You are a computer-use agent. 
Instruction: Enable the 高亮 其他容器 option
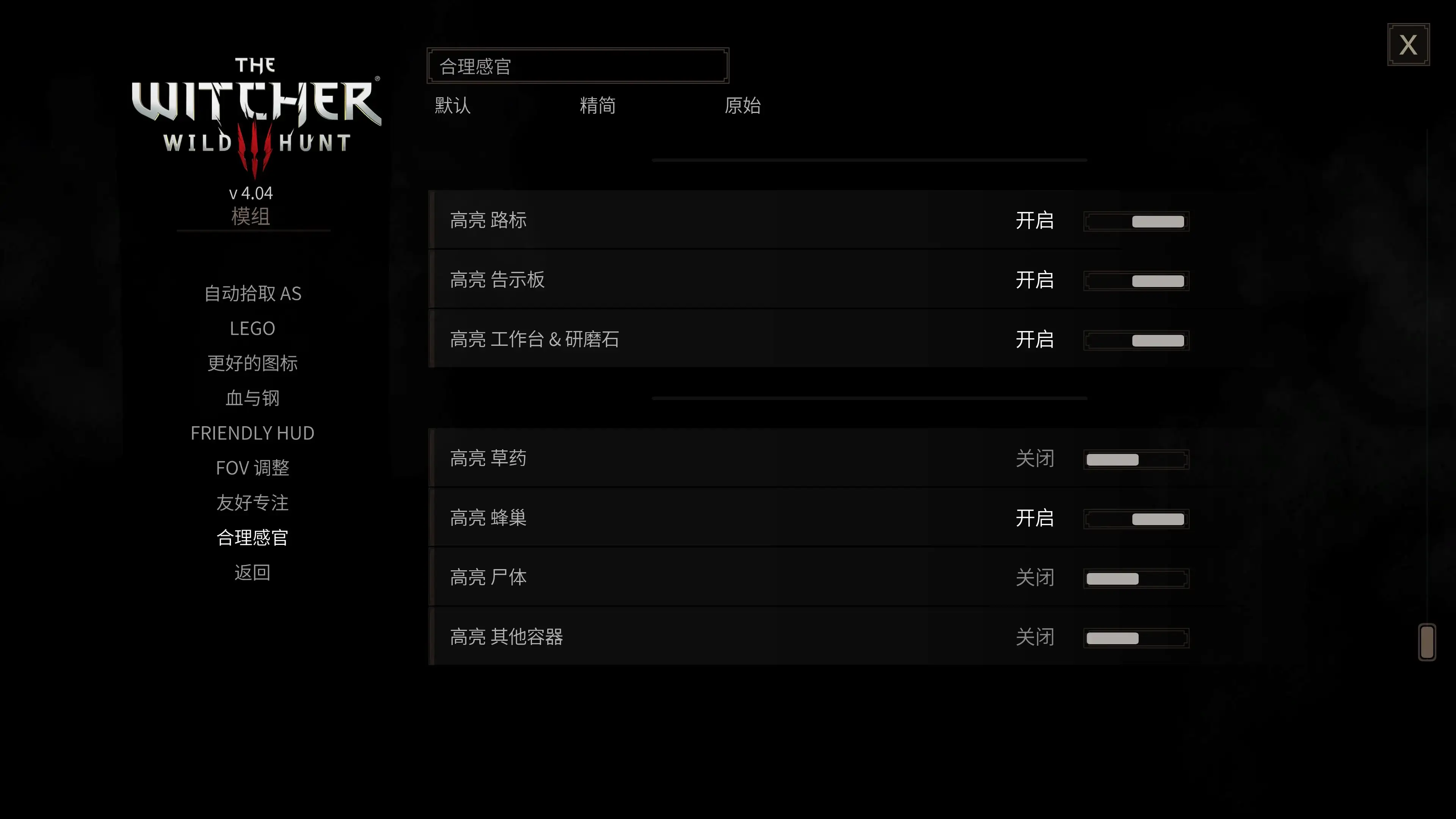[x=1136, y=637]
